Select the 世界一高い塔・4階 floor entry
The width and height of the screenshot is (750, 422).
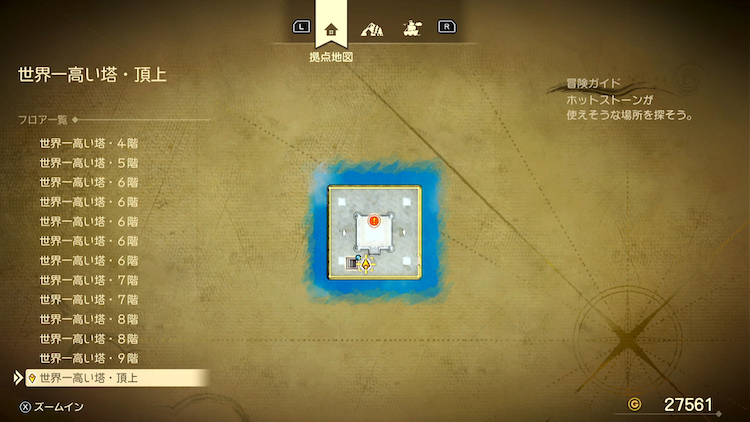[88, 143]
